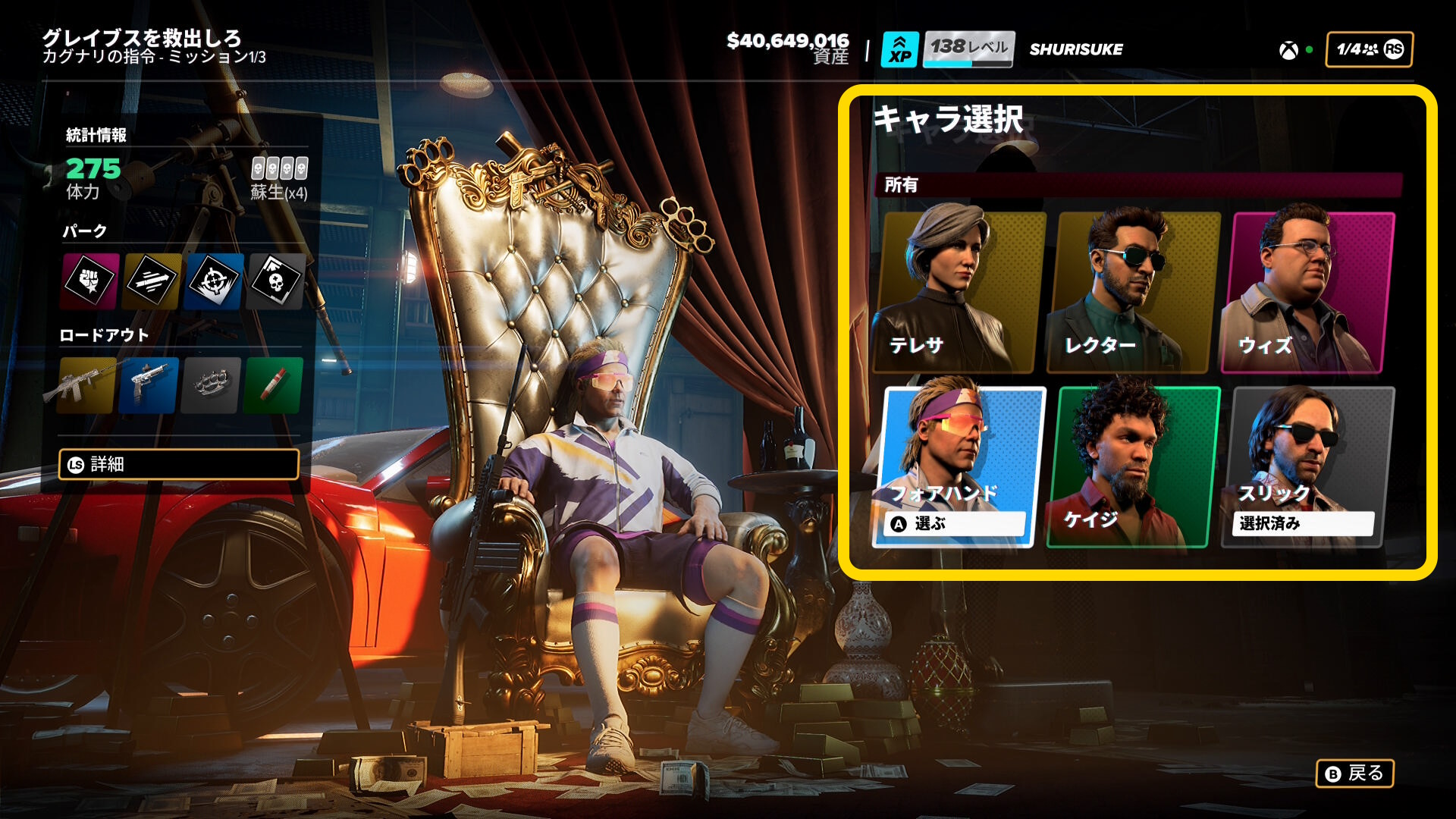Open the 詳細 details button
1456x819 pixels.
pyautogui.click(x=179, y=464)
